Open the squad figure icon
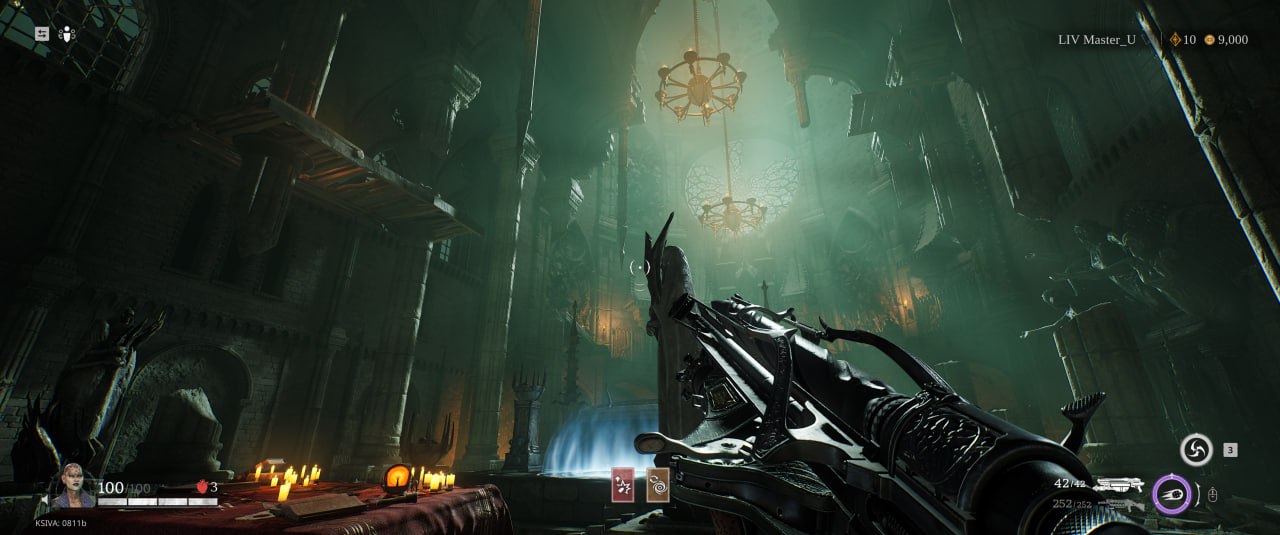 coord(67,33)
